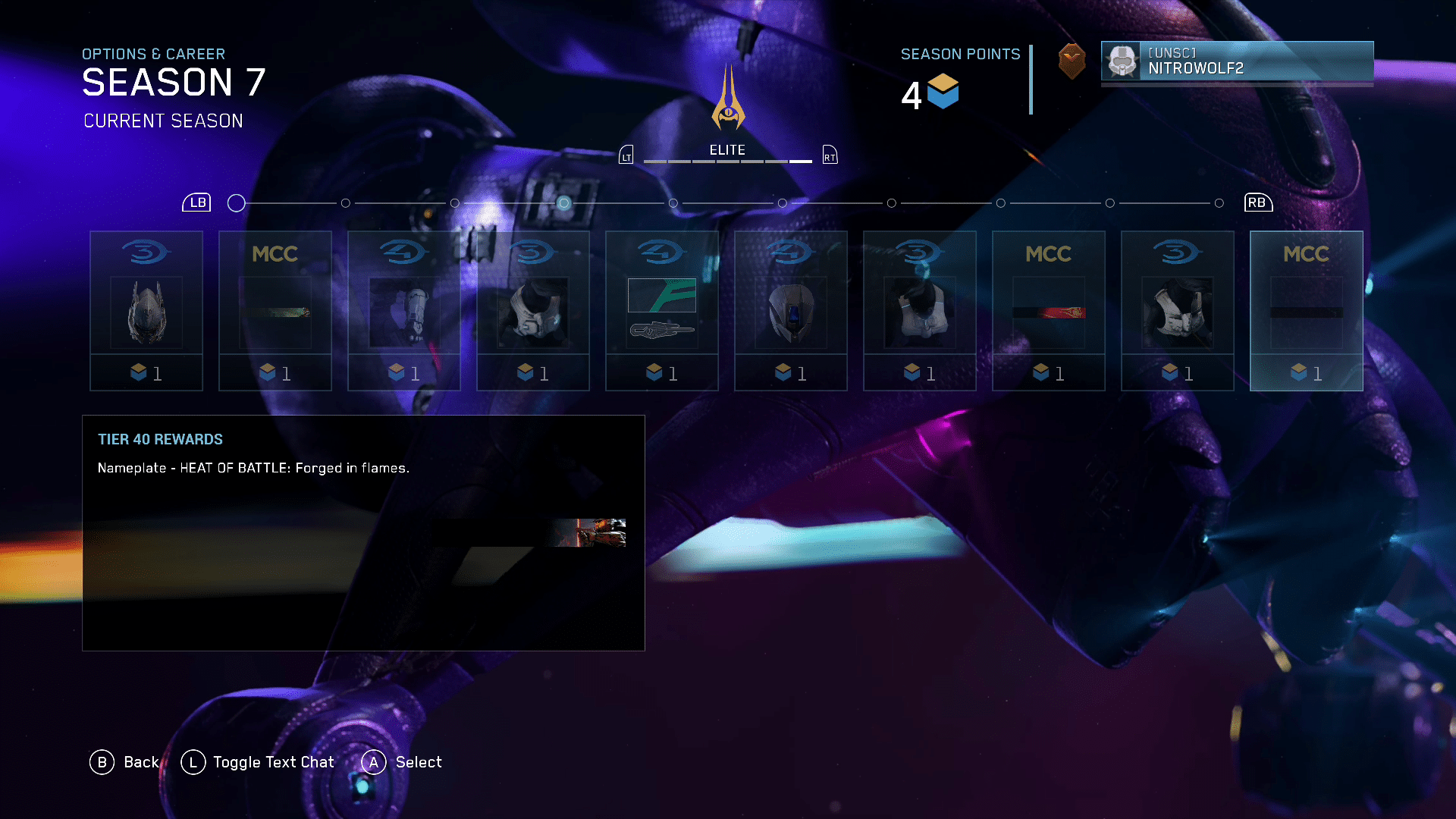Screen dimensions: 1456x819
Task: Select the Halo 3 Elite helmet reward tile
Action: coord(146,310)
